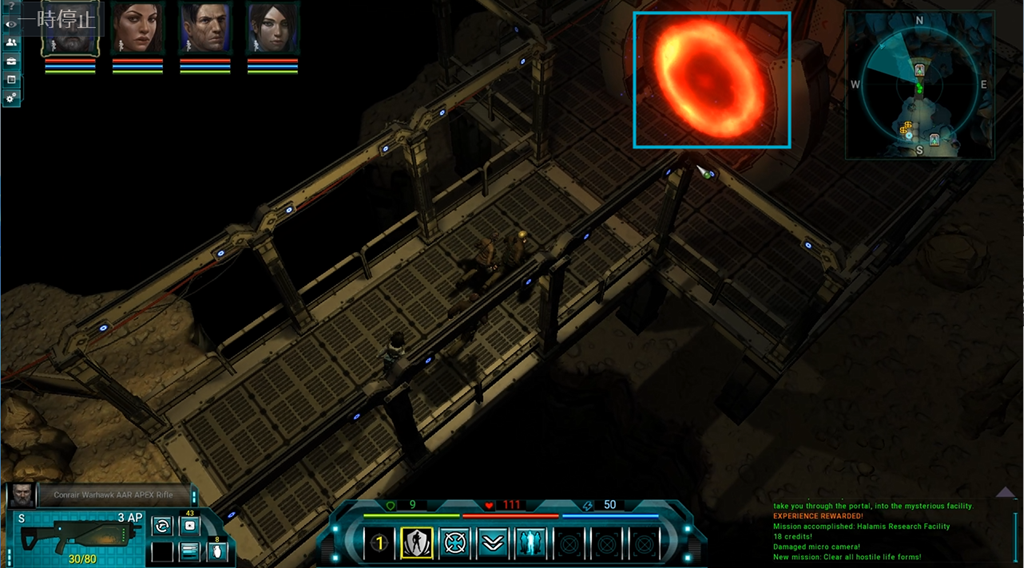Open the help question mark button
Screen dimensions: 1024x568
coord(11,6)
